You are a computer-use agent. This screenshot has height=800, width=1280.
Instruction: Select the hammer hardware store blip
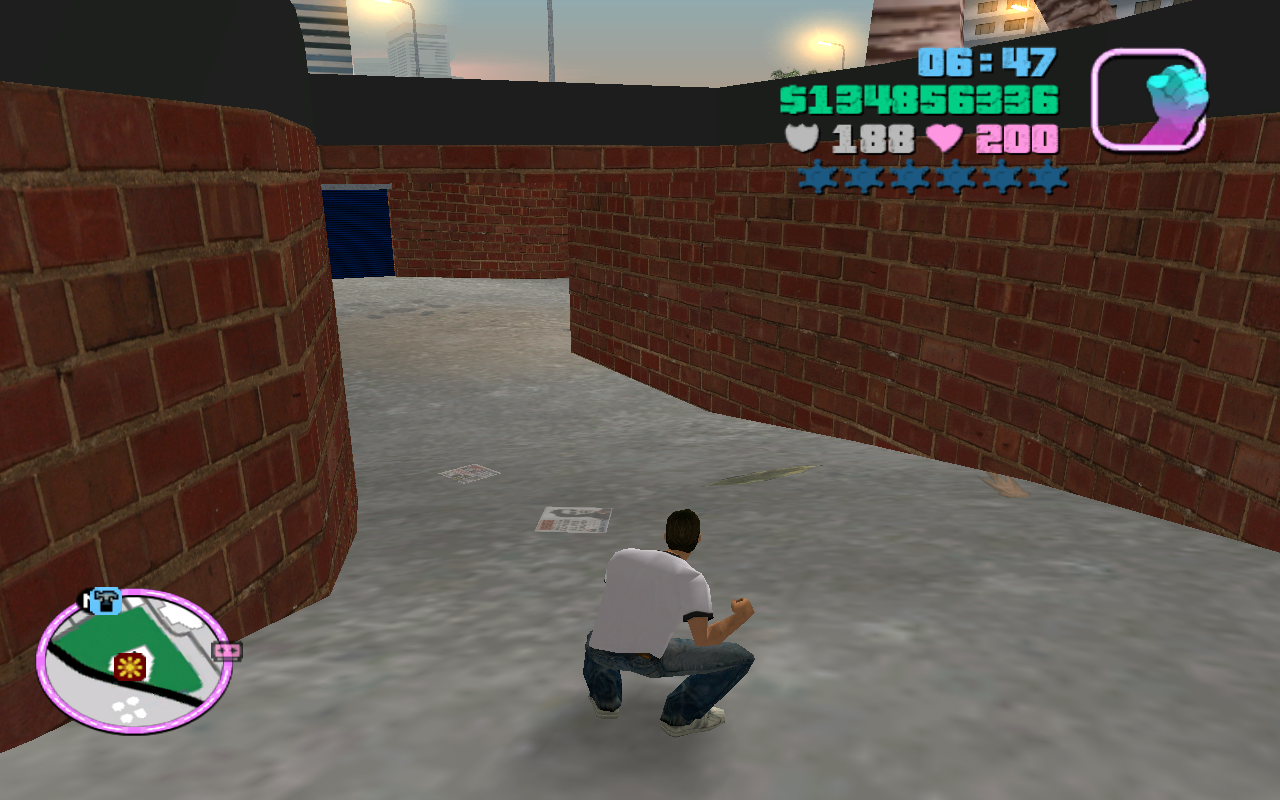[x=104, y=600]
